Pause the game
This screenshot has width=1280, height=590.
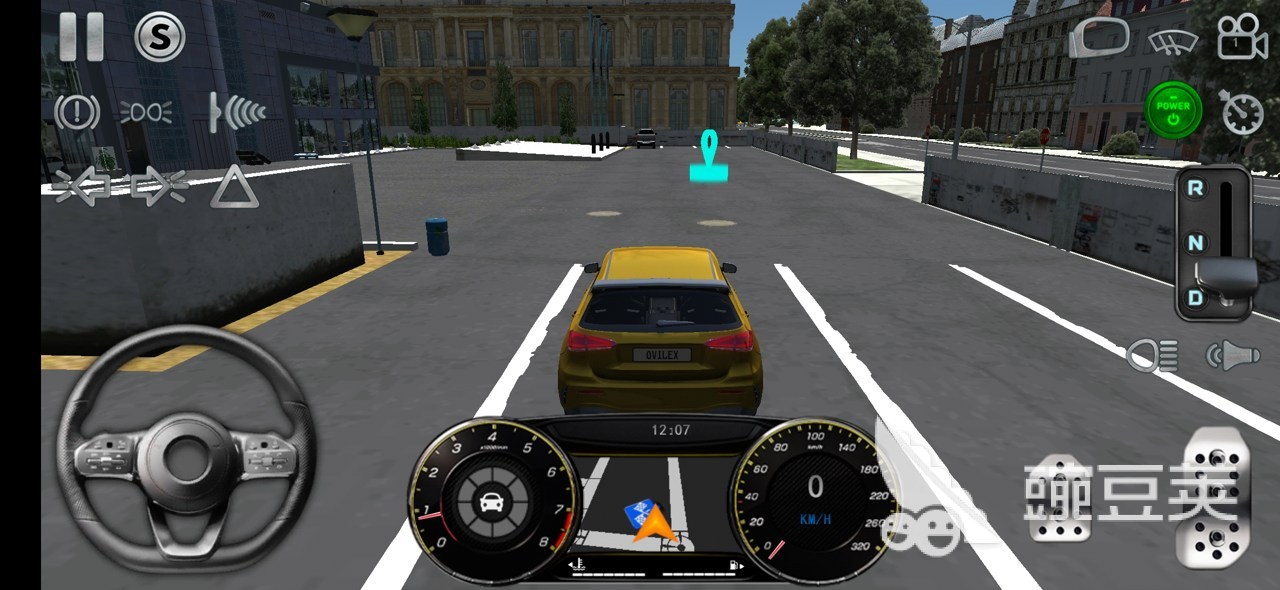[81, 37]
